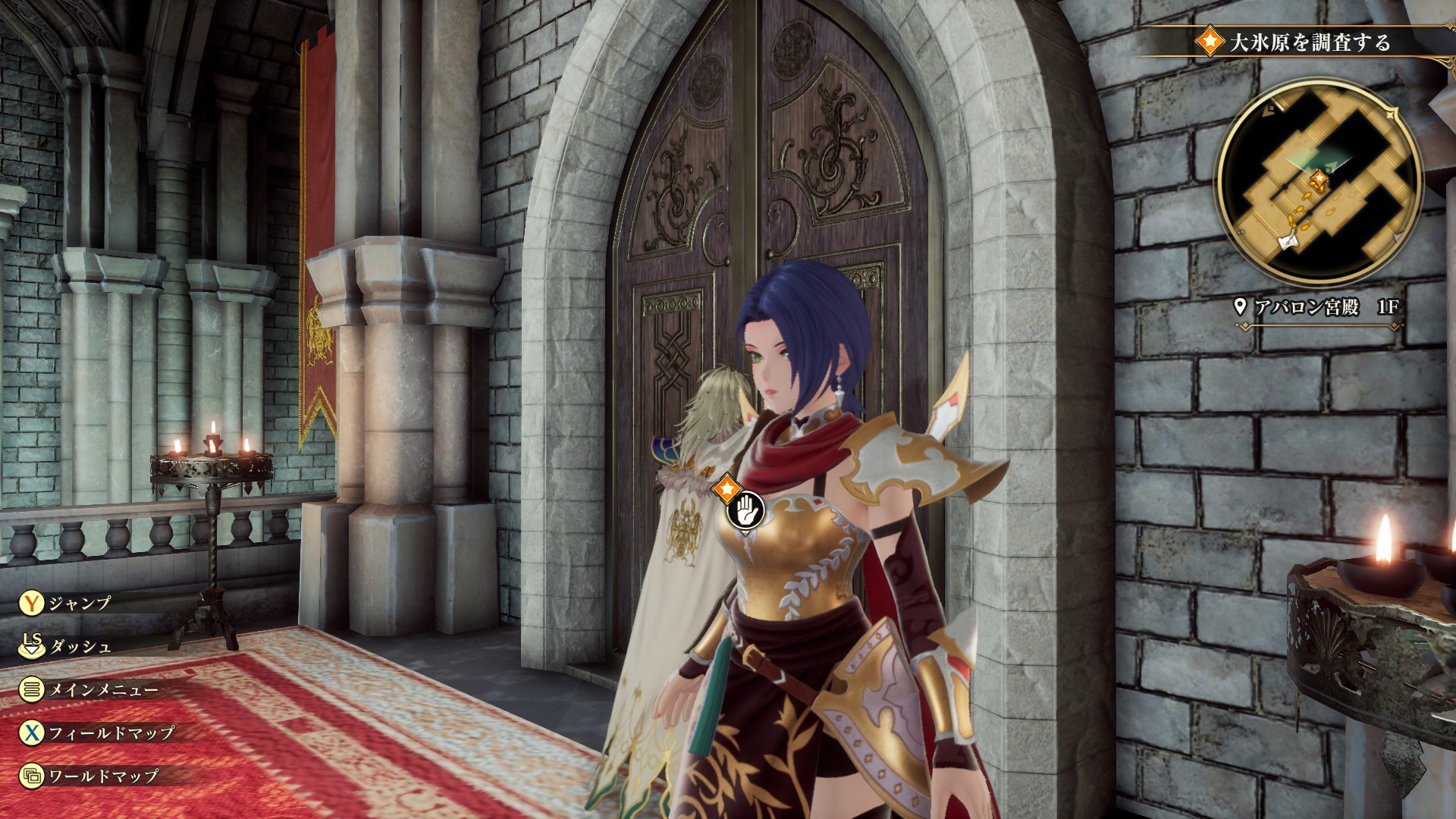Image resolution: width=1456 pixels, height=819 pixels.
Task: Click the orange quest marker on the minimap
Action: point(1319,180)
